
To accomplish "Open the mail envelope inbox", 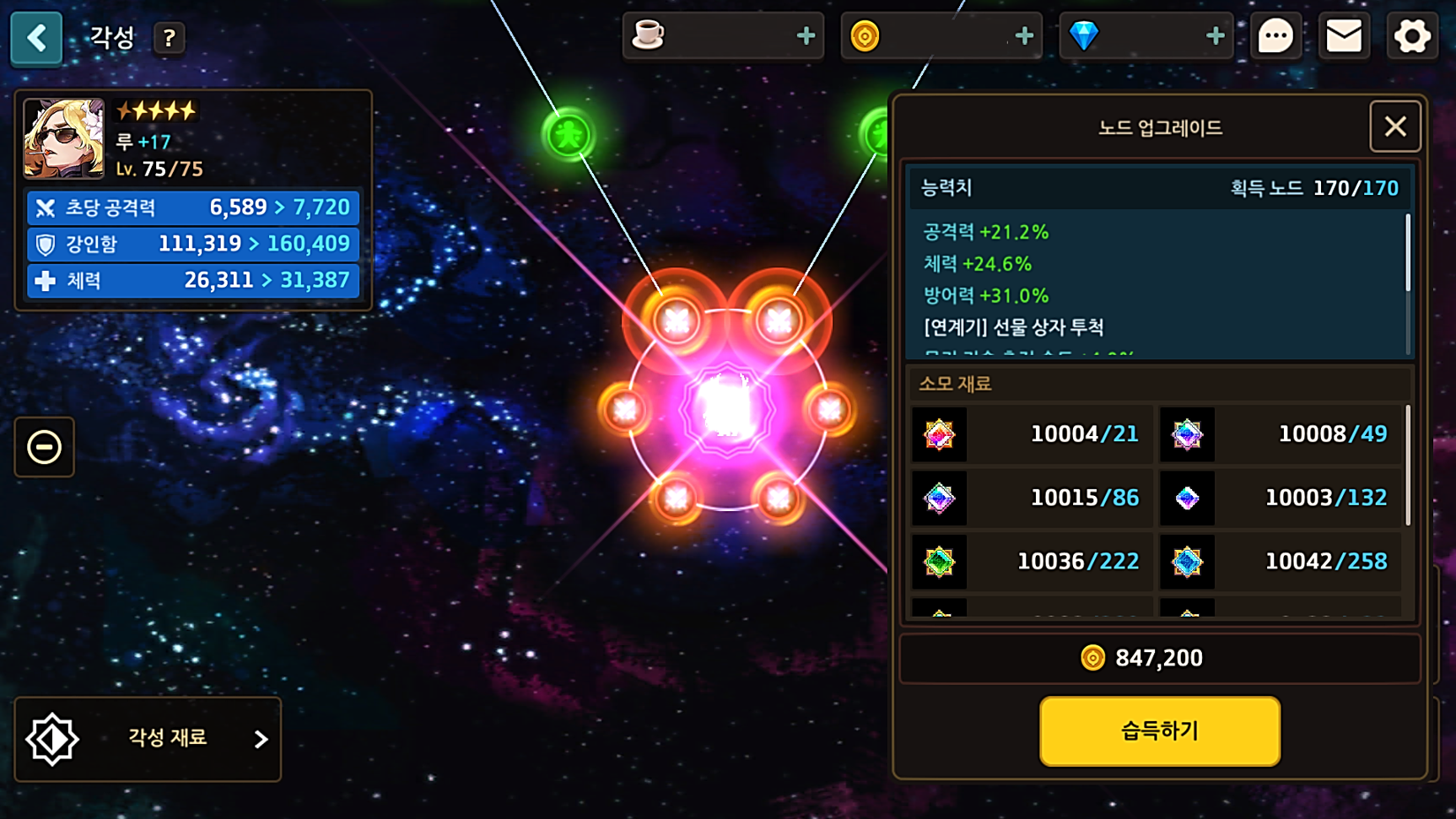I will [1344, 37].
